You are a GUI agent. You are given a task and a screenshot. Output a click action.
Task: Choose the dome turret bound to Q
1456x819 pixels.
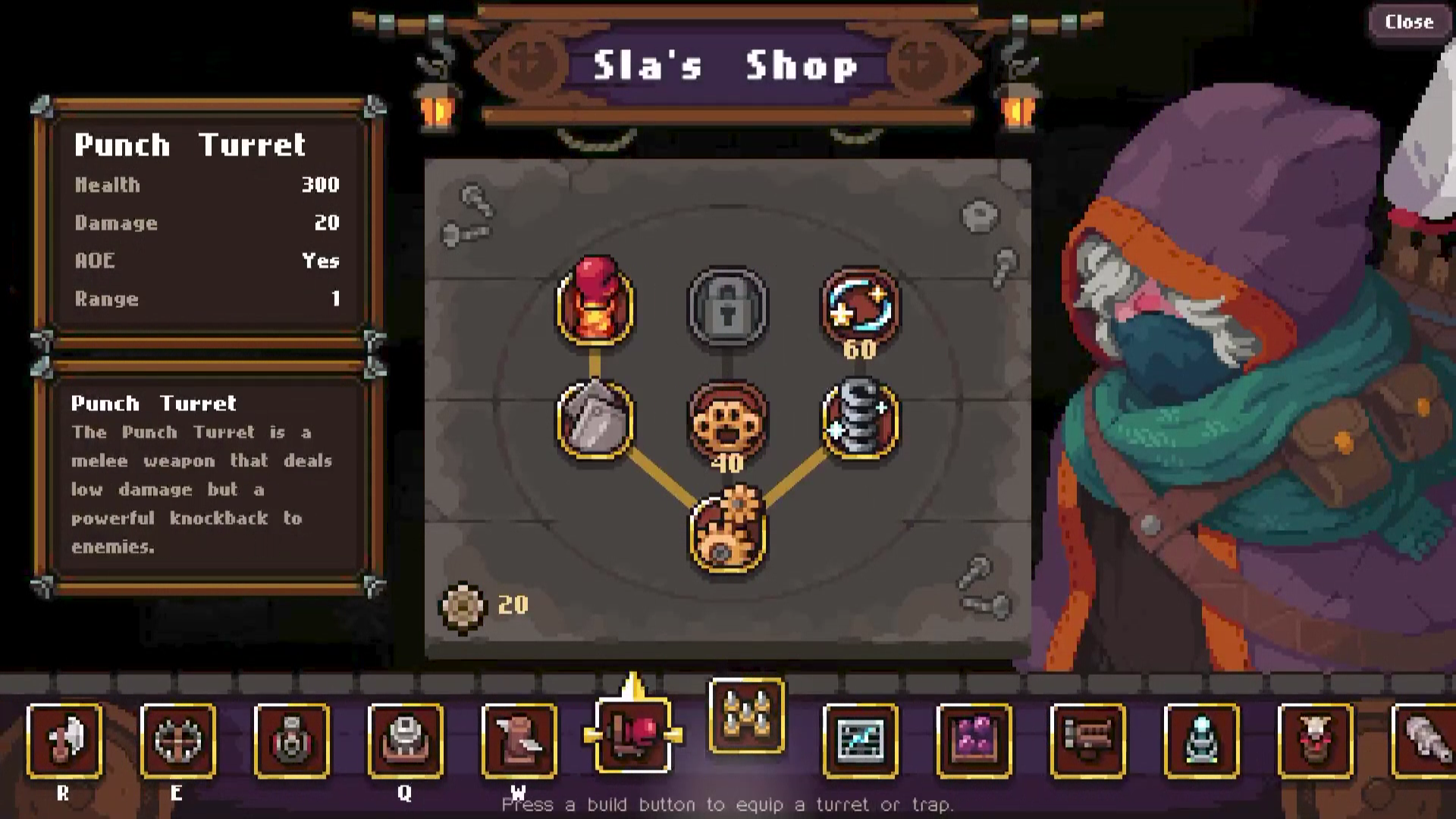406,742
